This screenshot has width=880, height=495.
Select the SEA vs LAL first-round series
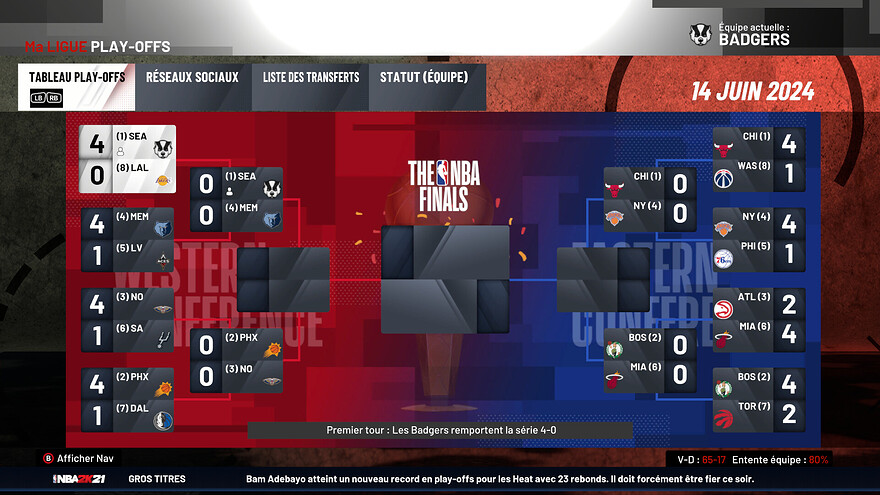(x=128, y=158)
